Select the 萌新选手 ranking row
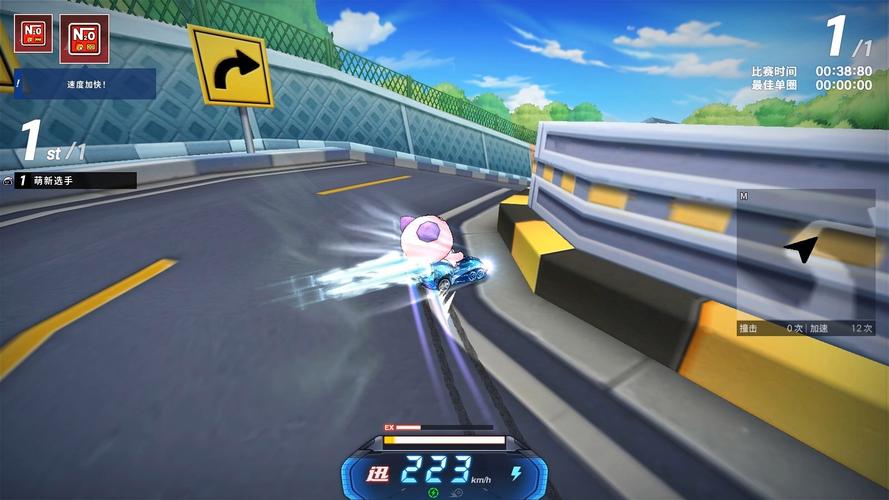The image size is (889, 500). (x=70, y=181)
